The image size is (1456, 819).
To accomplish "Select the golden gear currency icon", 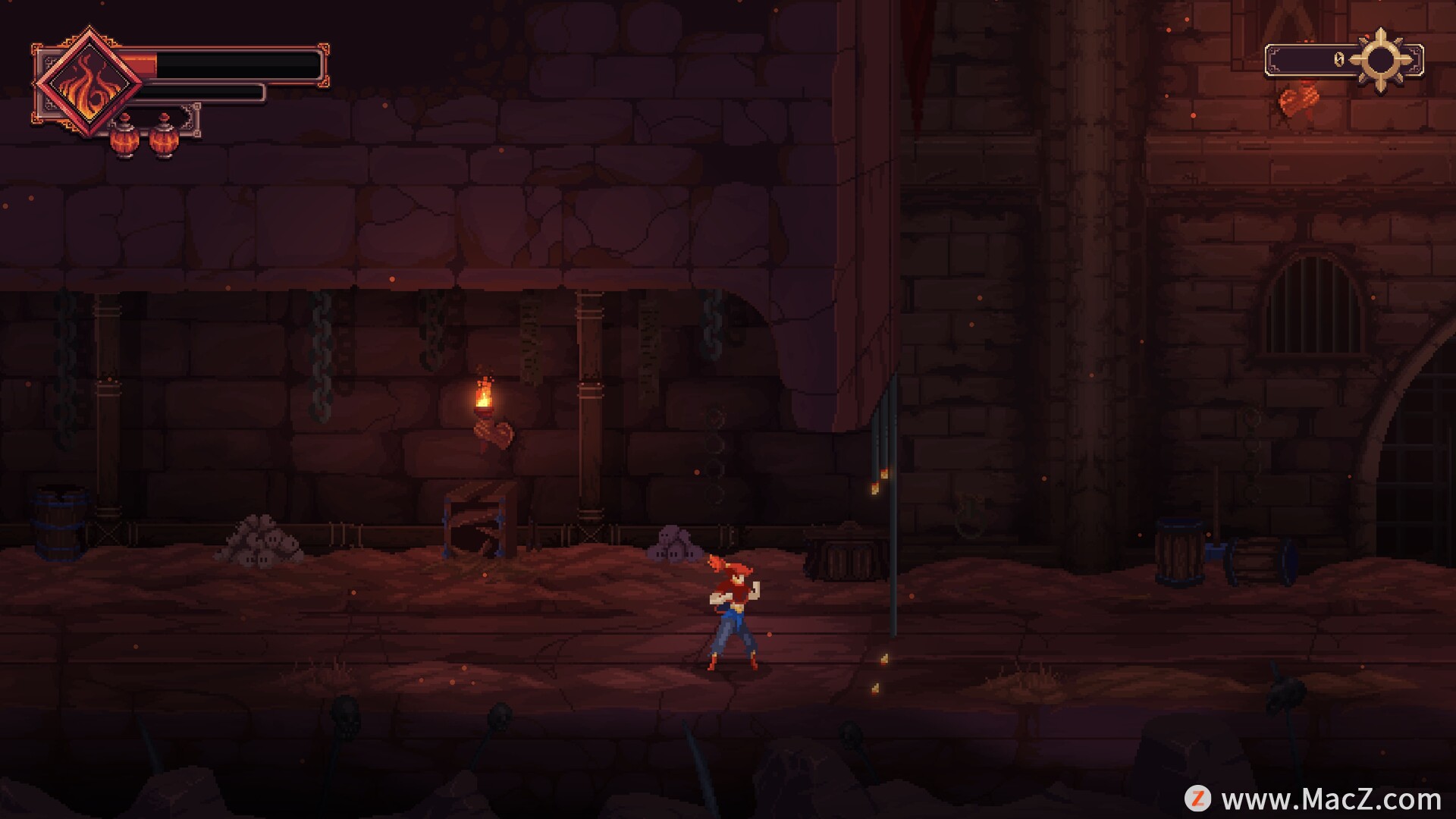I will tap(1380, 60).
